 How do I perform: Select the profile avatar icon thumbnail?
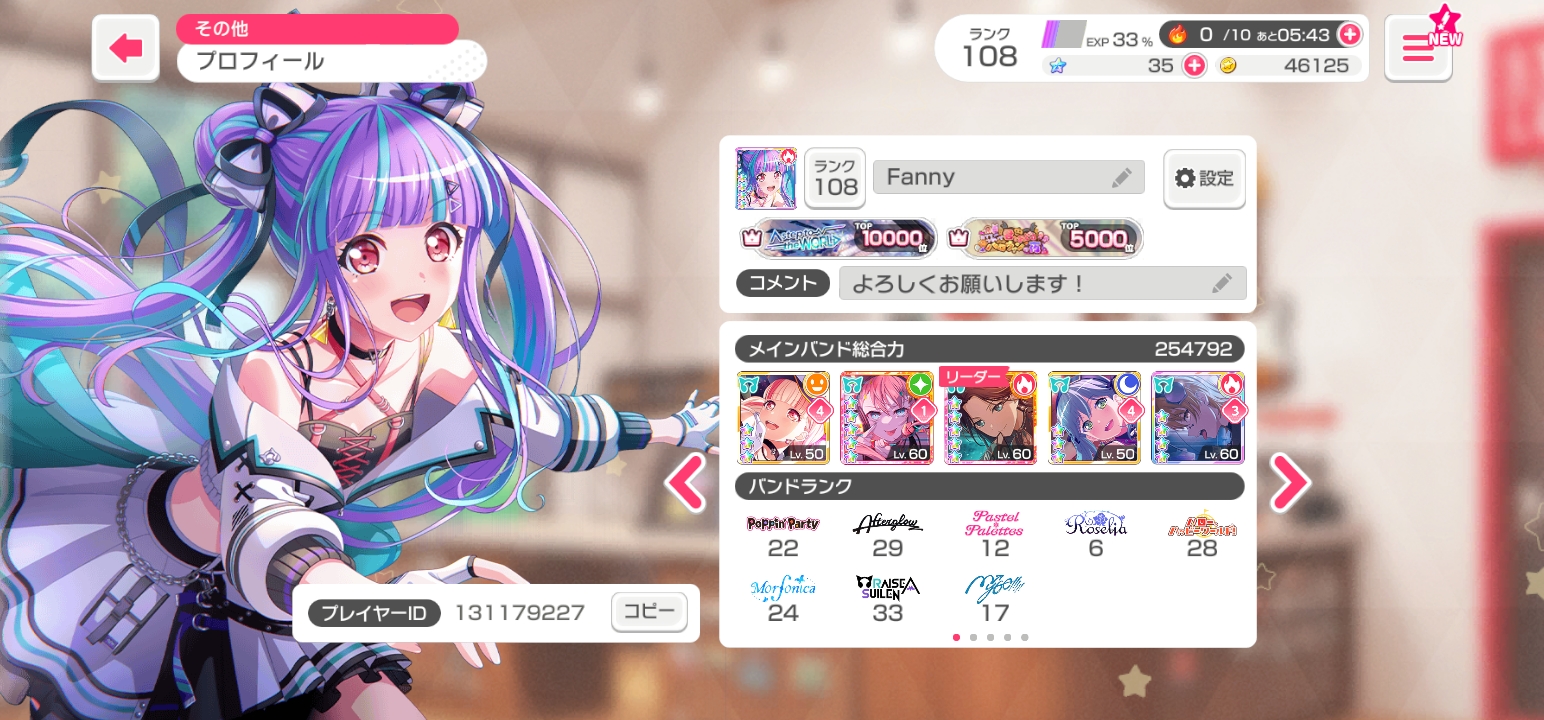(766, 179)
